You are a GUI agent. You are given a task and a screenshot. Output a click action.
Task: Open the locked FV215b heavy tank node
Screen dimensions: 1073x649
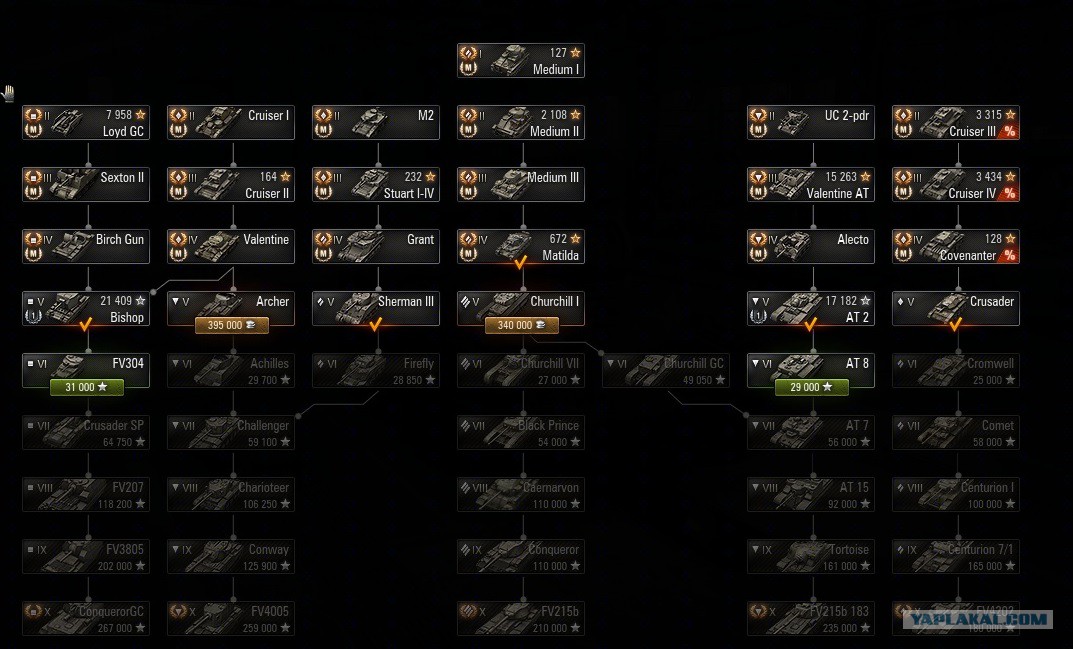pyautogui.click(x=521, y=619)
